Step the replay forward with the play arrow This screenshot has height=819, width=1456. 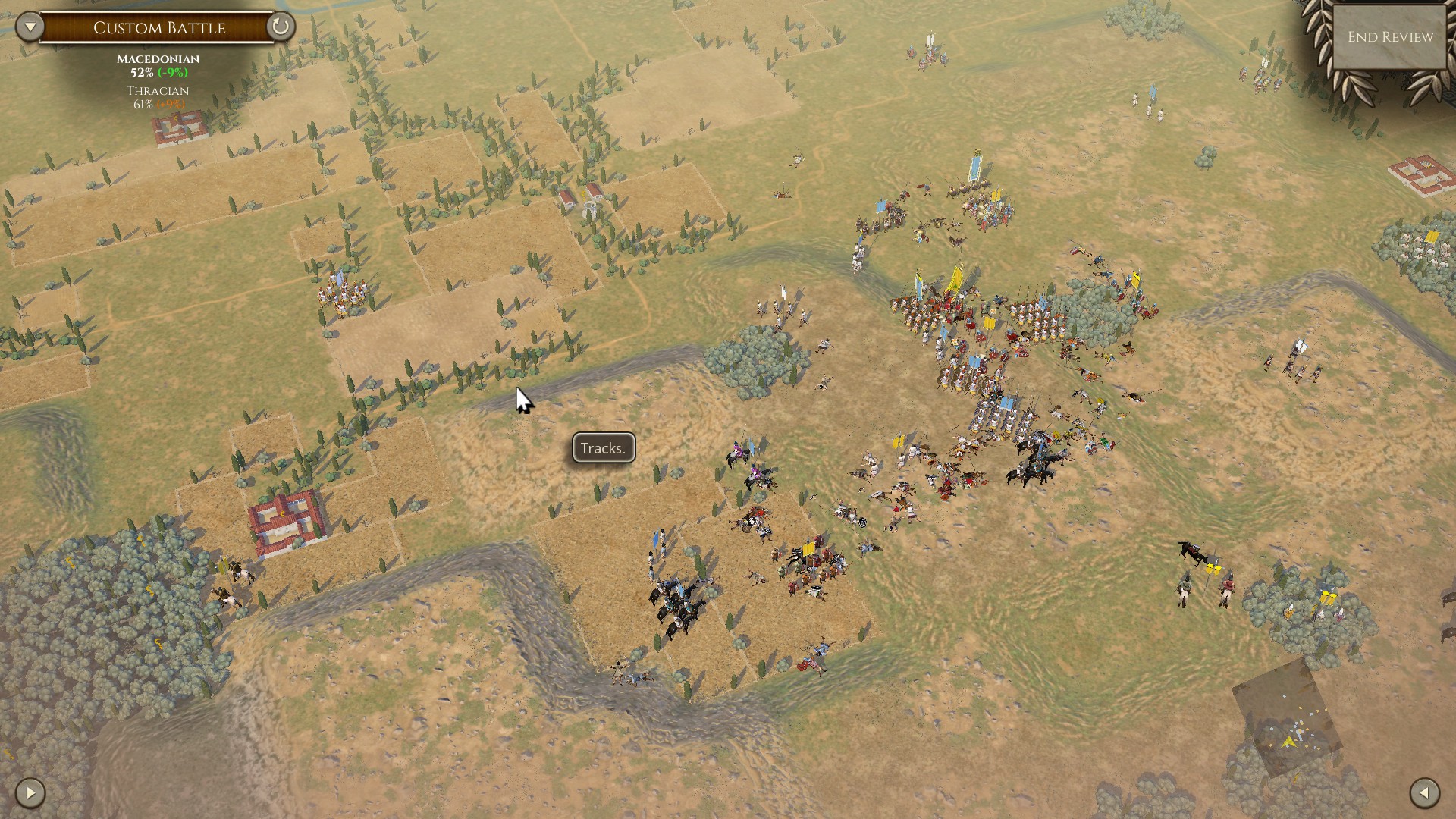click(x=30, y=793)
